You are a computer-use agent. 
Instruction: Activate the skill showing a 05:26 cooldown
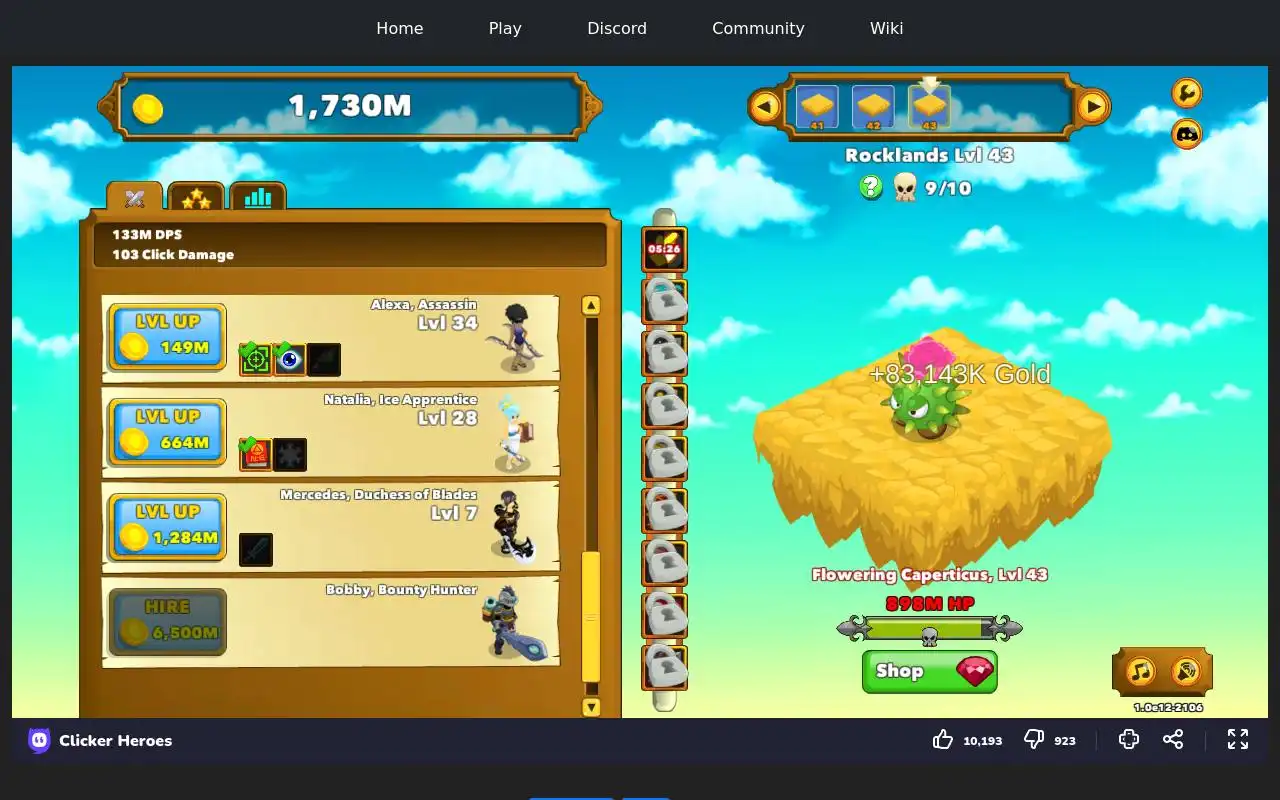click(664, 249)
